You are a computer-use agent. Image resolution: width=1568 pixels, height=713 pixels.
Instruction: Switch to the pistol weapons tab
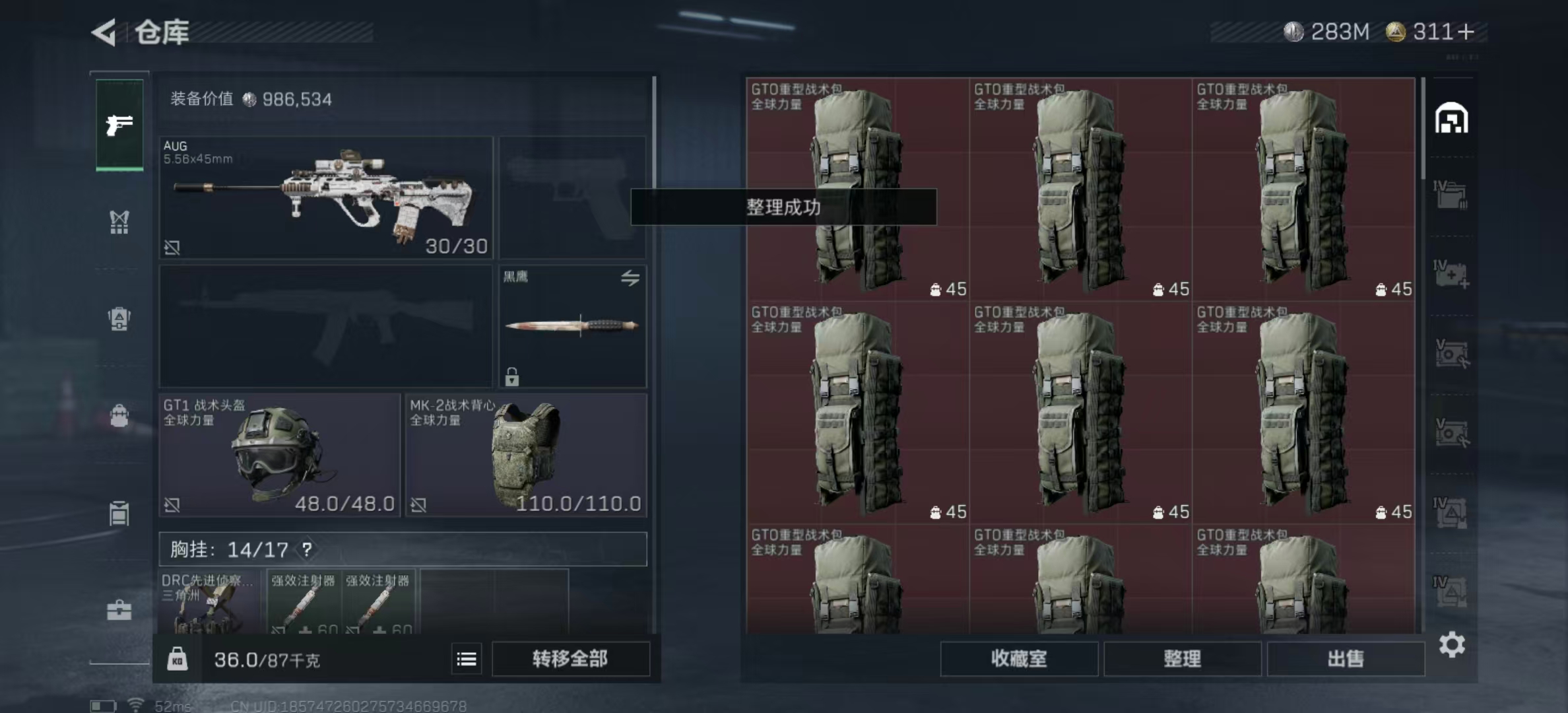point(119,124)
